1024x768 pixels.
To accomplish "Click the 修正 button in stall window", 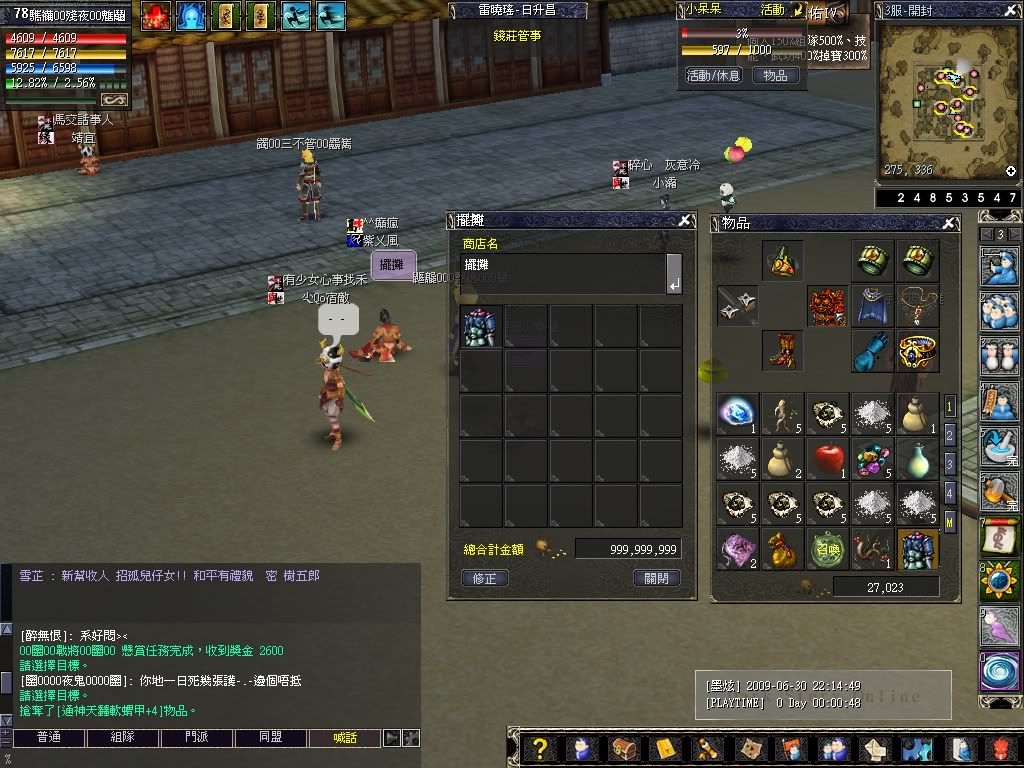I will pyautogui.click(x=485, y=578).
